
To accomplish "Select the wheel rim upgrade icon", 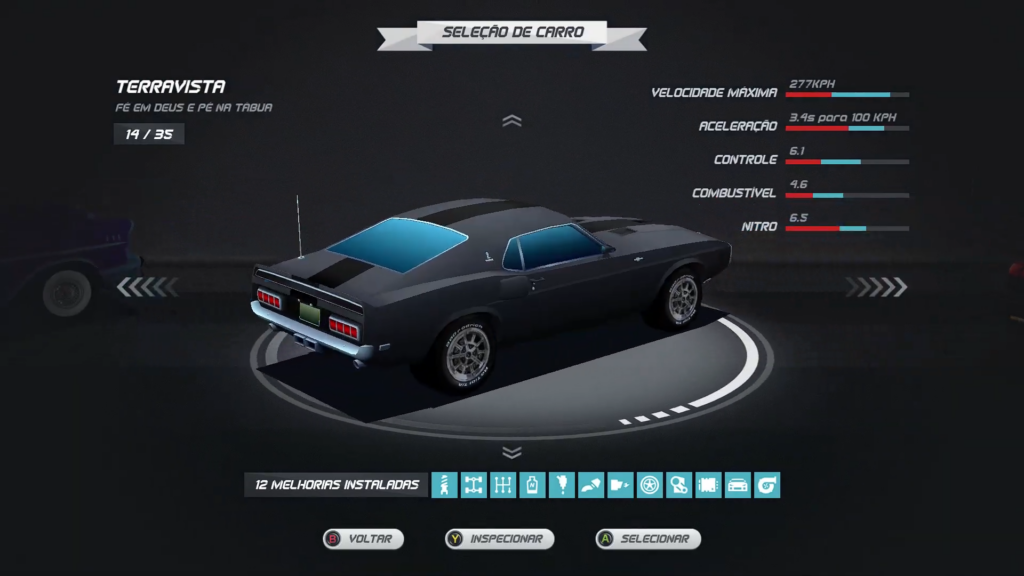I will click(x=650, y=486).
